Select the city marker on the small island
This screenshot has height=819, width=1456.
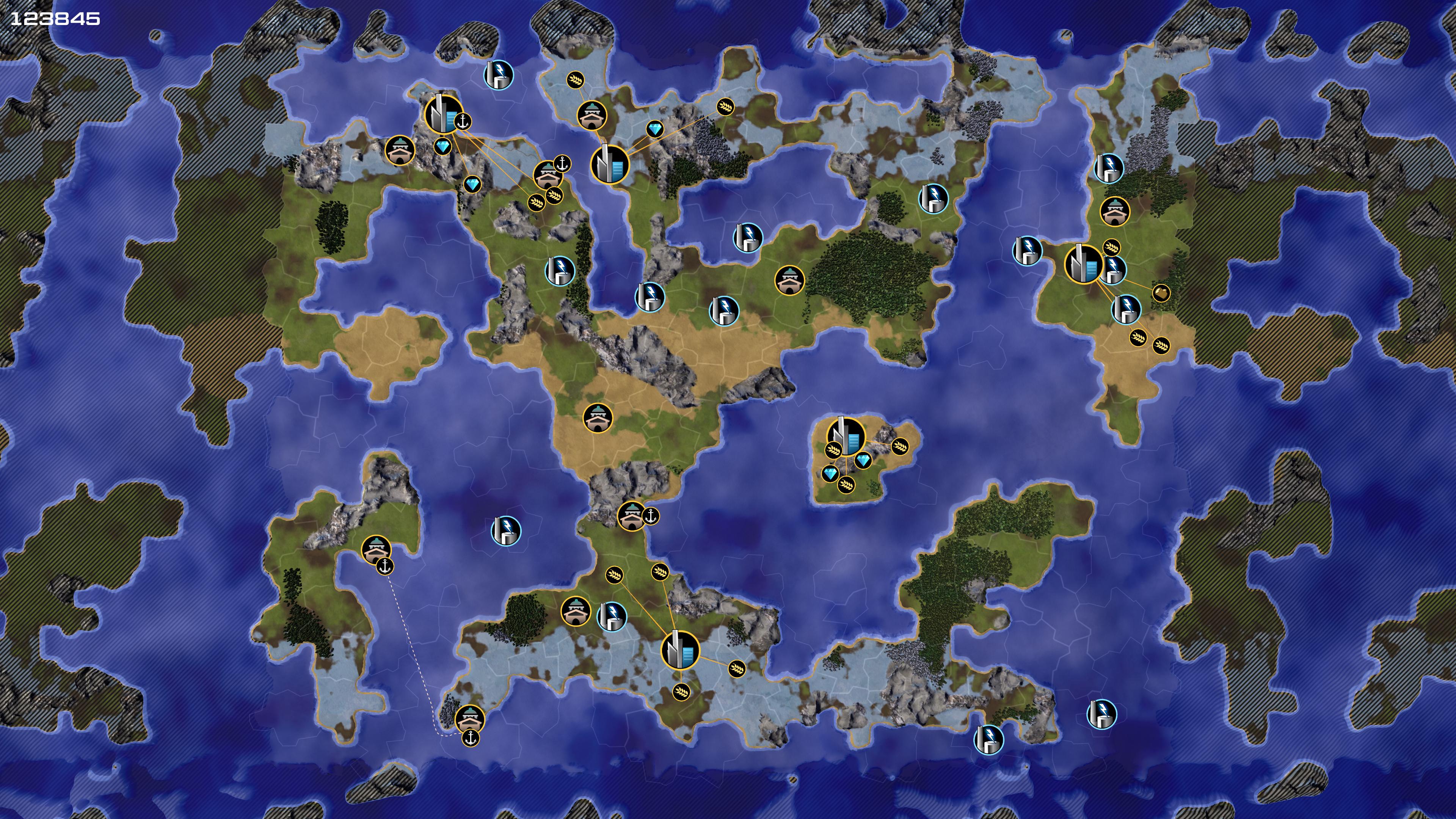tap(846, 436)
